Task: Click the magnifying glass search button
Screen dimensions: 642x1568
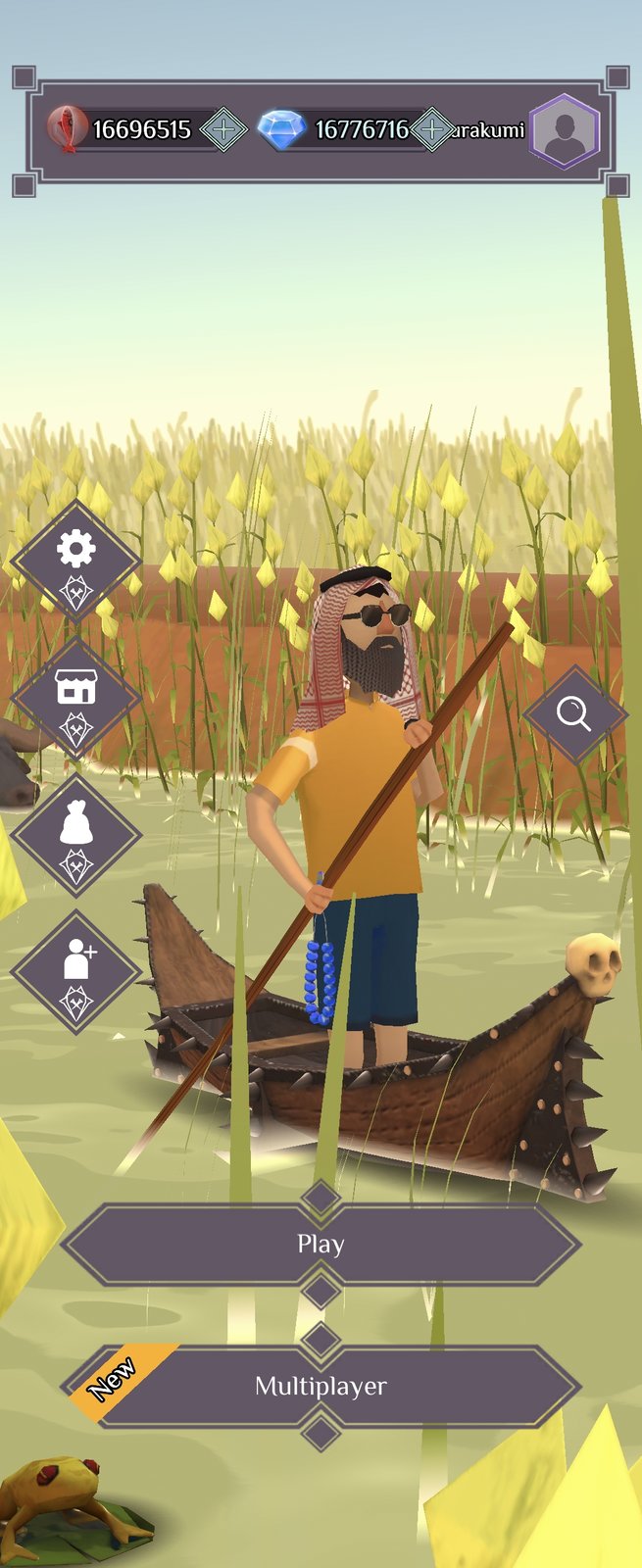Action: pyautogui.click(x=574, y=714)
